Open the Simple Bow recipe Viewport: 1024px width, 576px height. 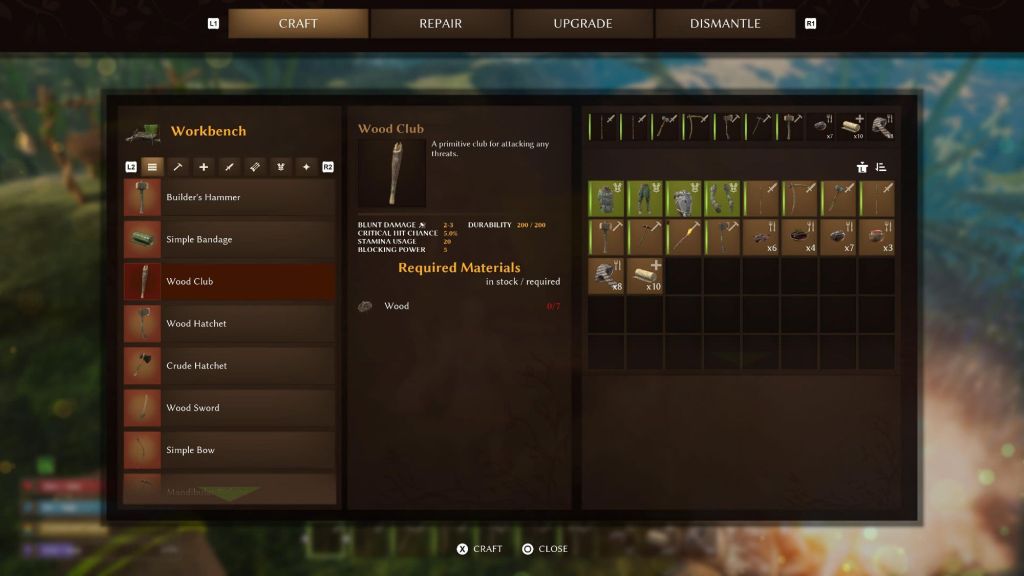pos(229,449)
